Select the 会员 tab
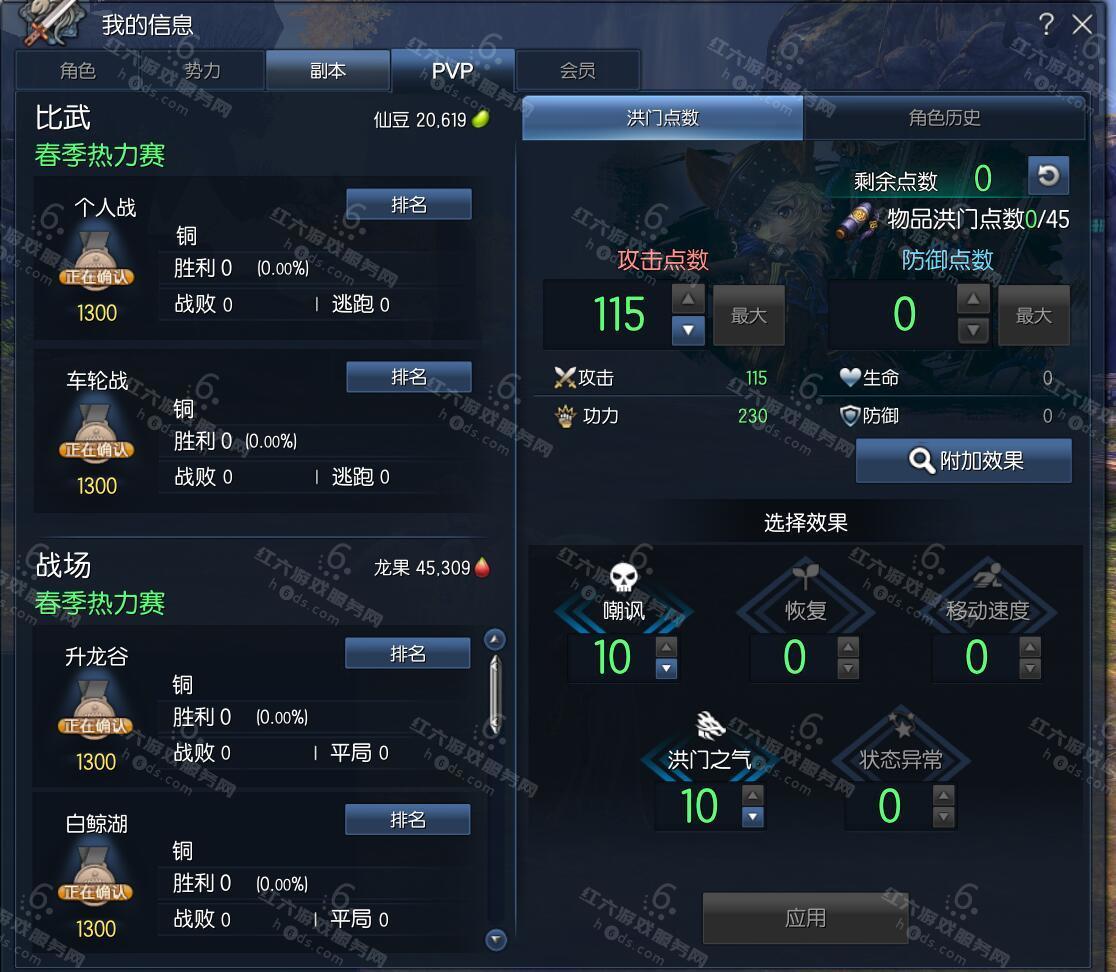 [577, 70]
